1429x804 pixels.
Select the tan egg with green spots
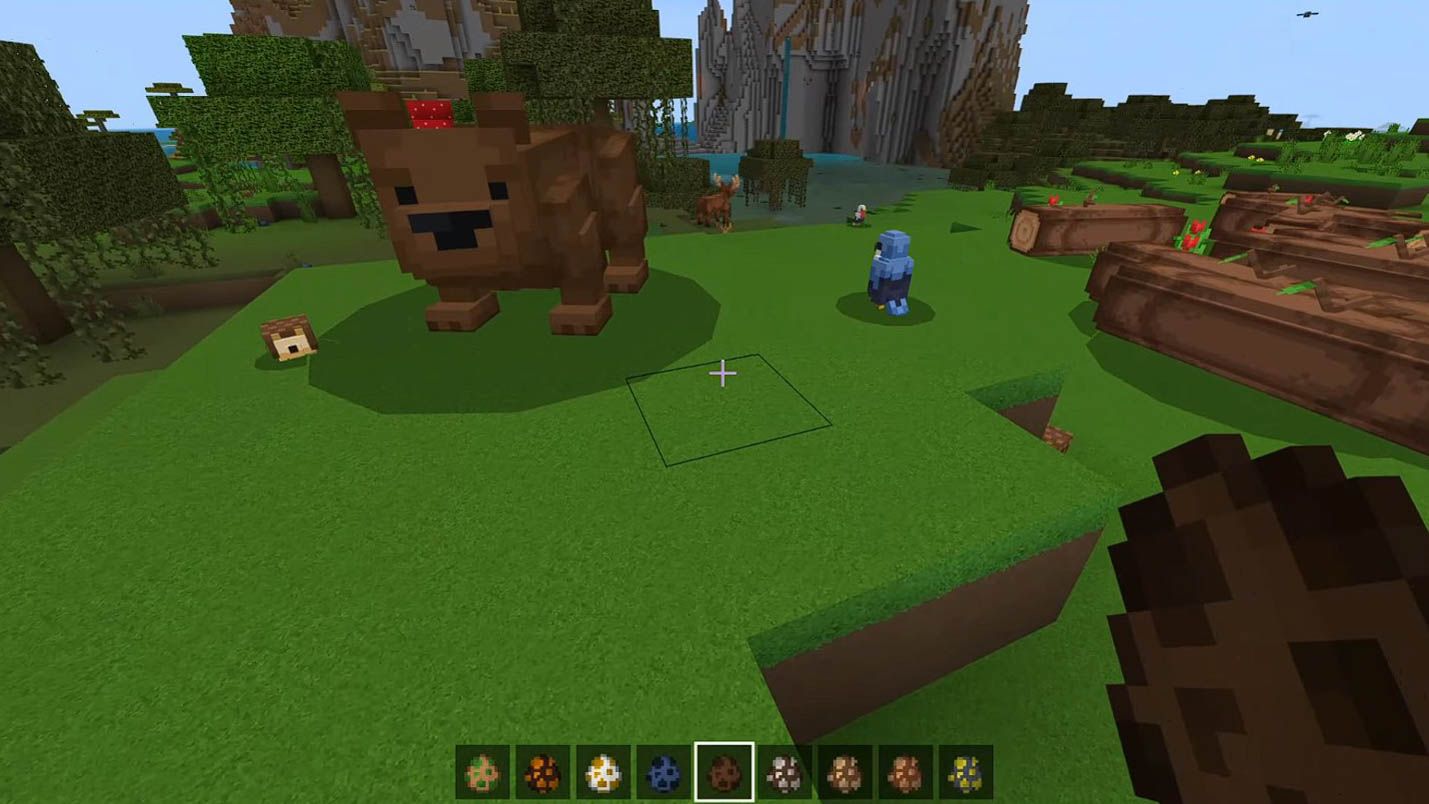pyautogui.click(x=482, y=773)
